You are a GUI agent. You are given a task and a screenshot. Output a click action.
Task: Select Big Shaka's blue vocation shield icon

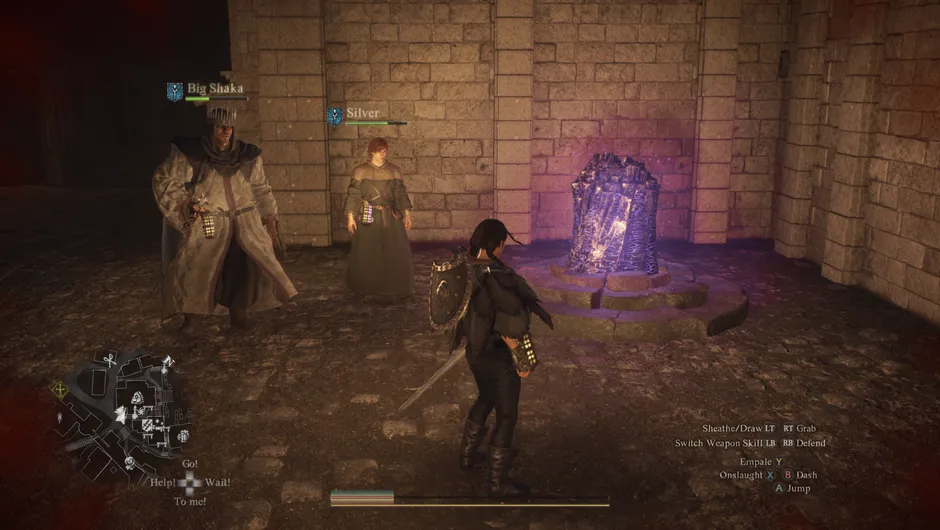[x=174, y=91]
